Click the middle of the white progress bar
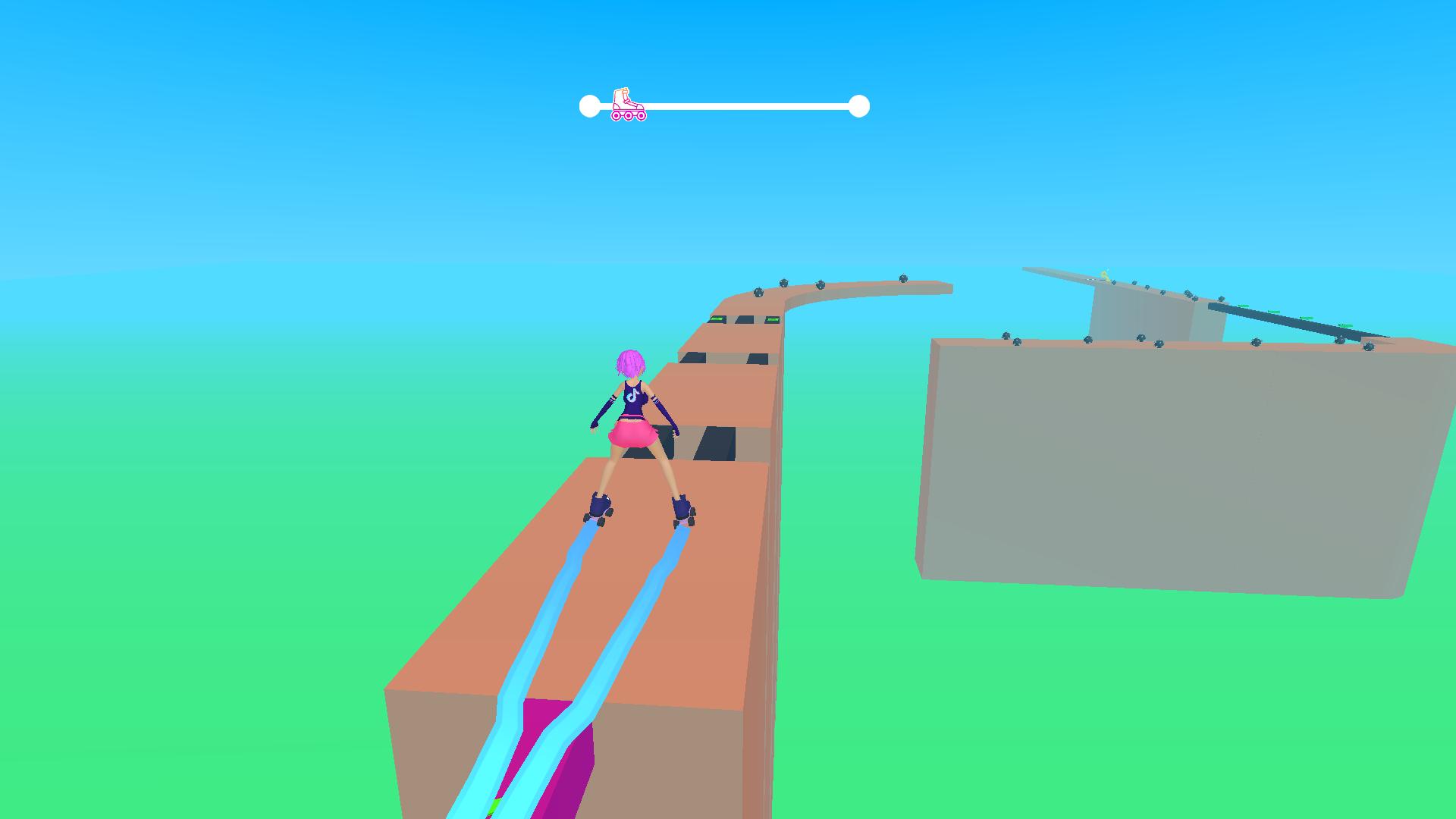The height and width of the screenshot is (819, 1456). point(724,105)
